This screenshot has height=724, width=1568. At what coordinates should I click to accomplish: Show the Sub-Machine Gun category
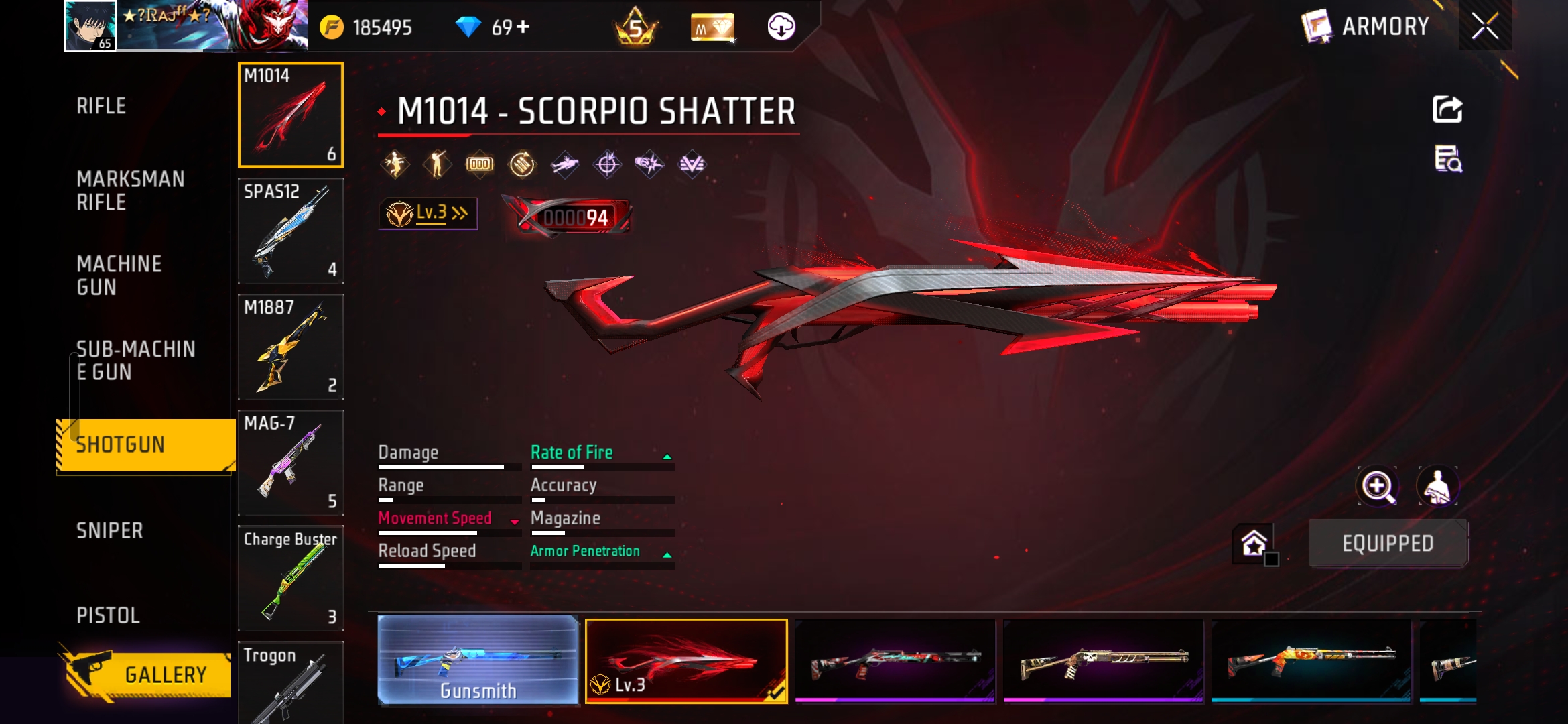(135, 361)
